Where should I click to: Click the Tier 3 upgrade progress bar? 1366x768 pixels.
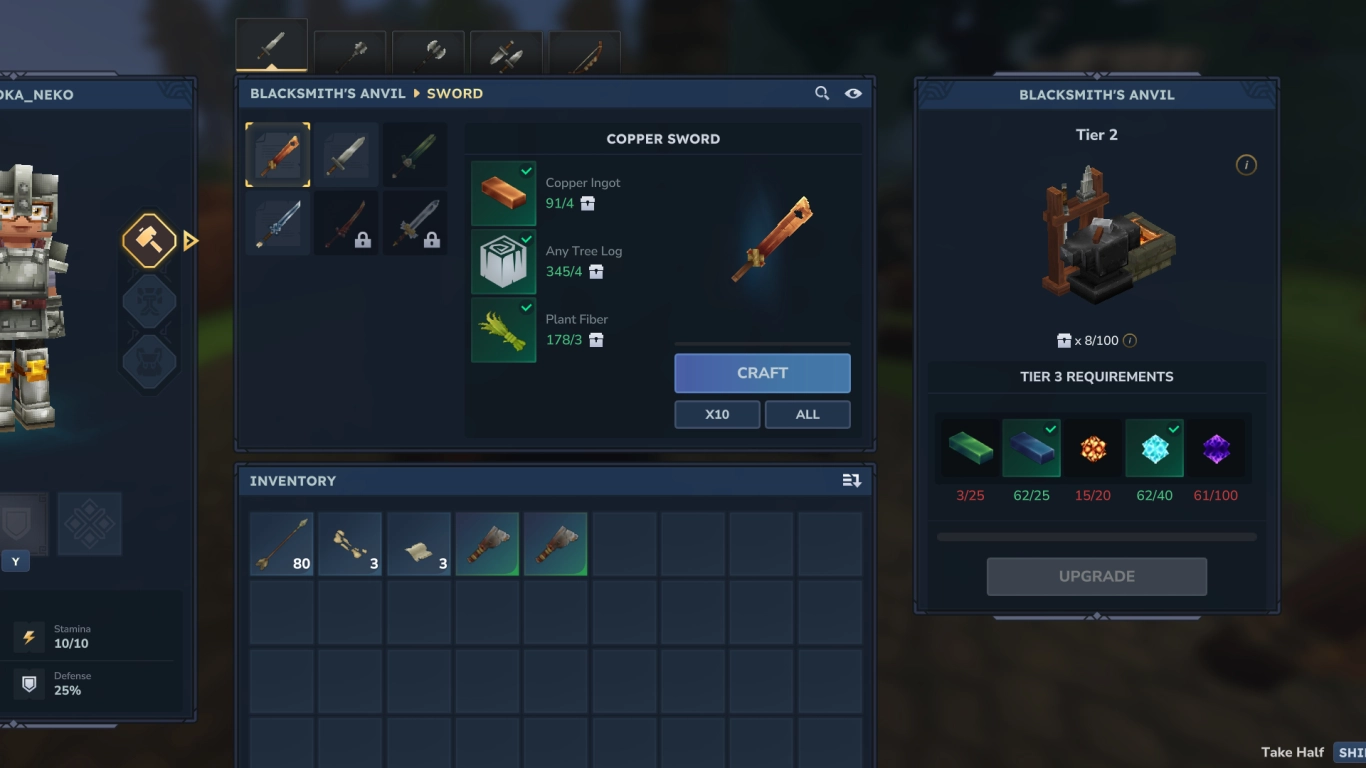click(x=1097, y=537)
